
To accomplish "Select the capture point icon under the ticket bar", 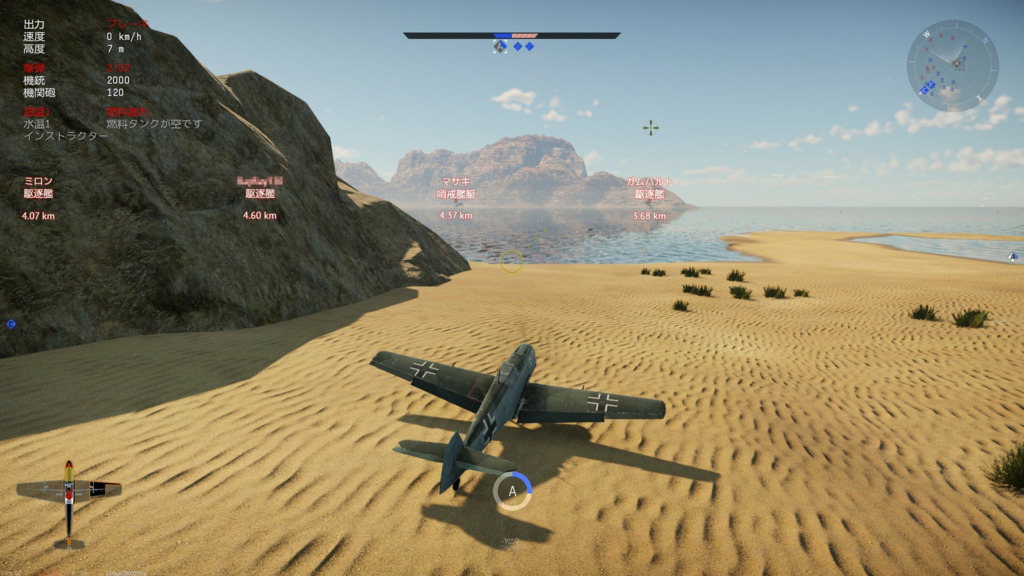I will click(x=500, y=46).
